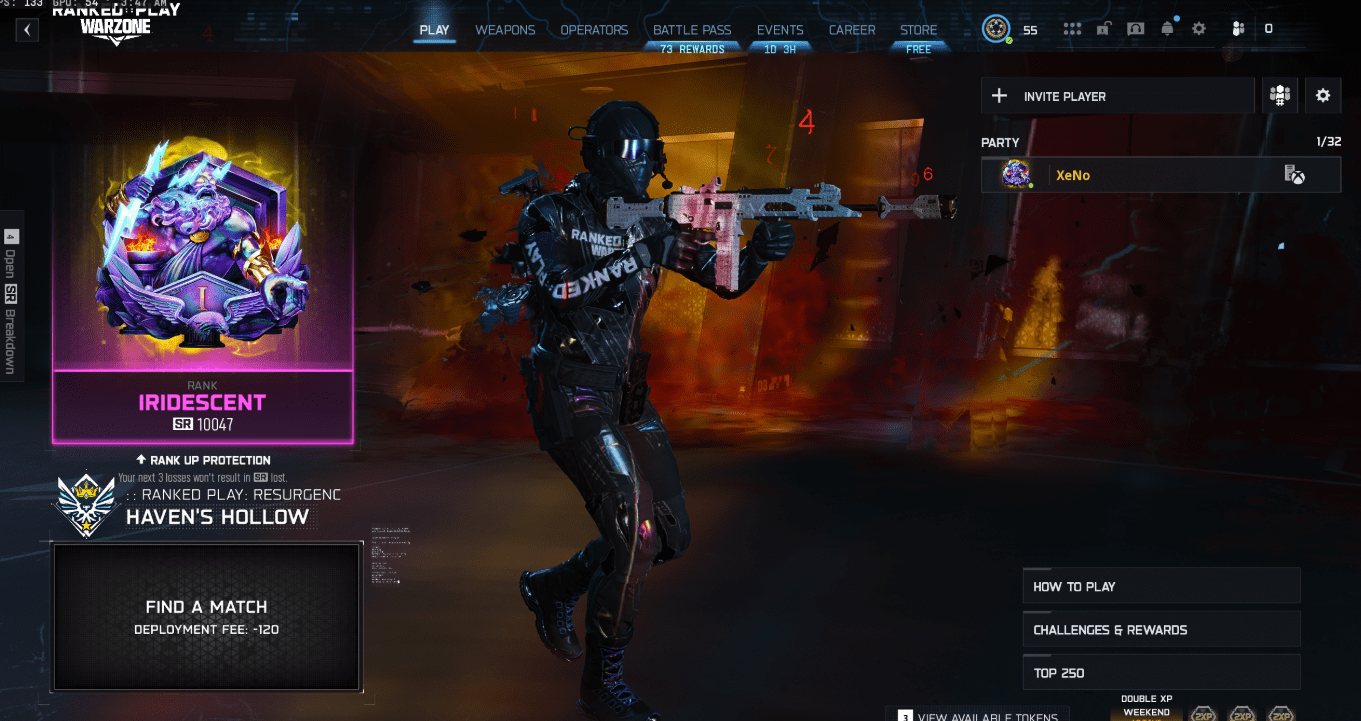Open the Top 250 leaderboard
Viewport: 1361px width, 721px height.
pyautogui.click(x=1160, y=672)
